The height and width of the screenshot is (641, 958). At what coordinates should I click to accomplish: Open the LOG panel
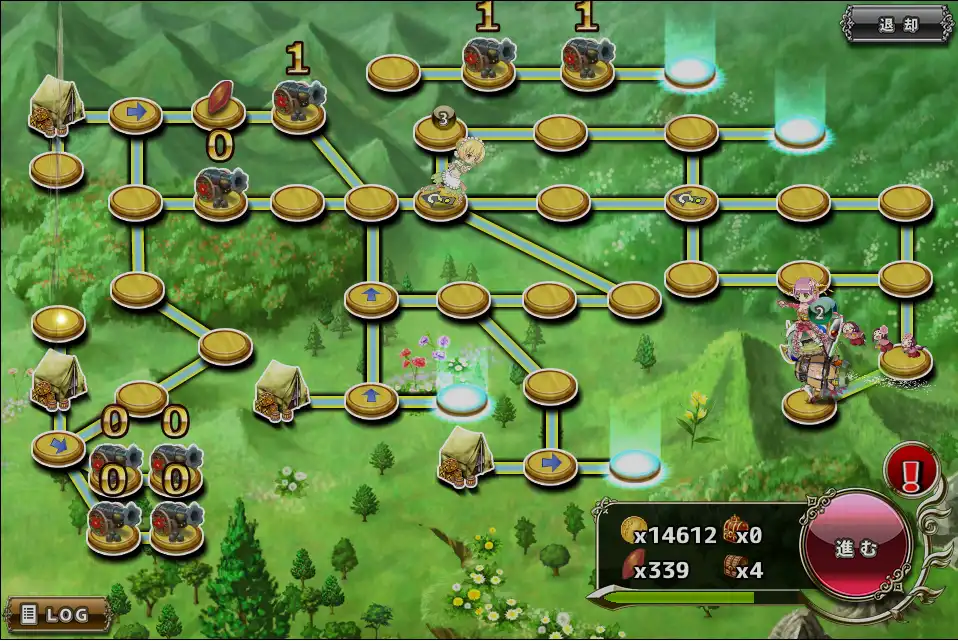click(x=58, y=612)
